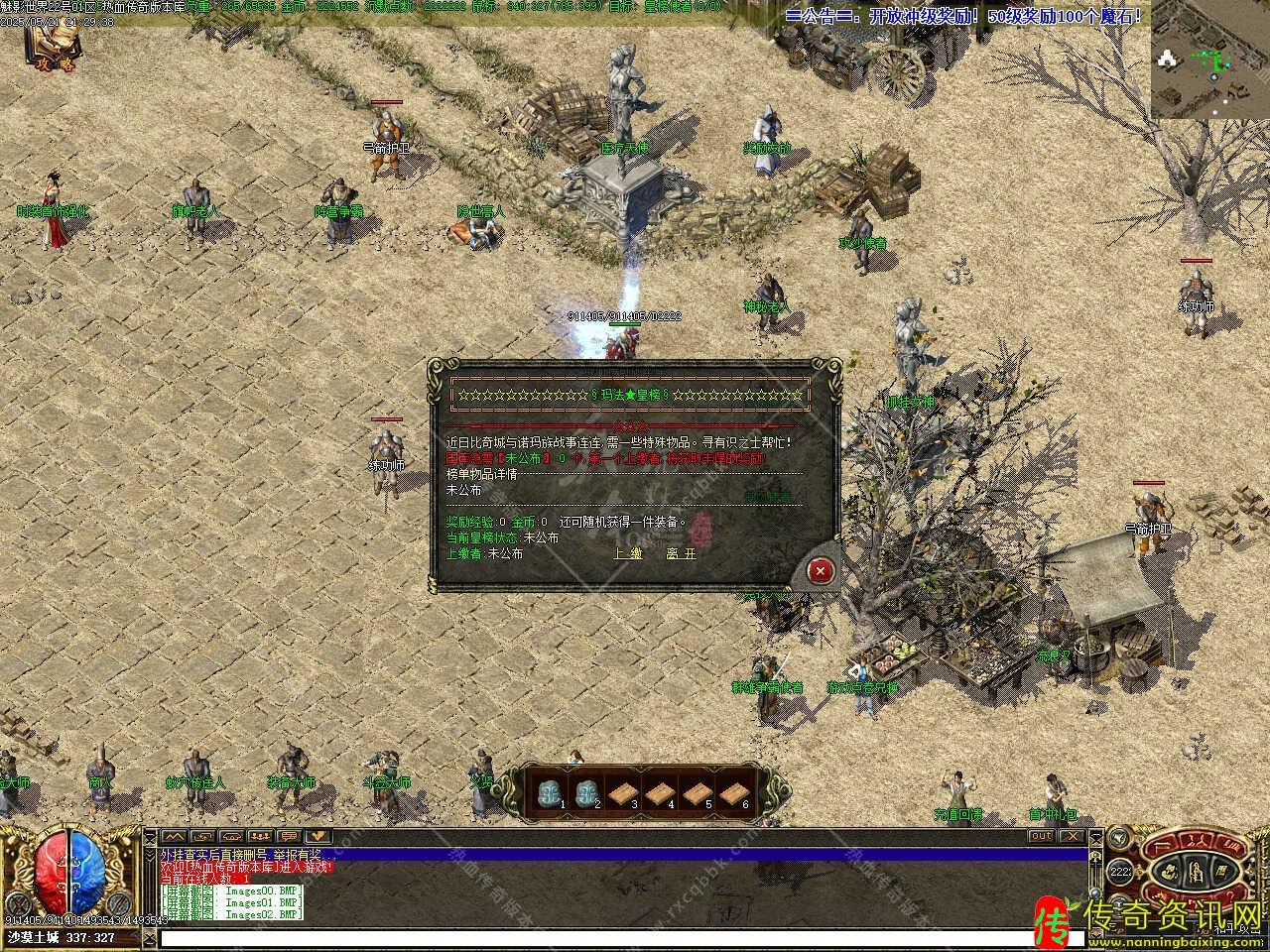Screen dimensions: 1270x952
Task: Click the OUT button above chat
Action: (1041, 836)
